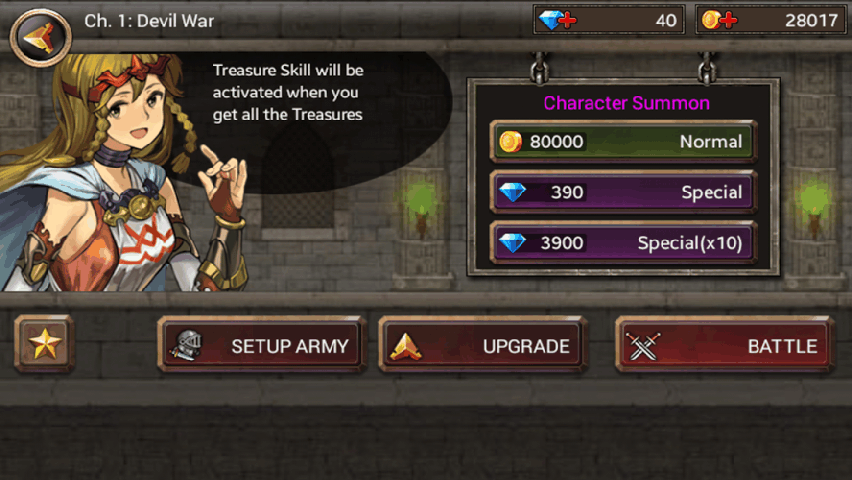852x480 pixels.
Task: Open the Setup Army screen
Action: [x=261, y=346]
